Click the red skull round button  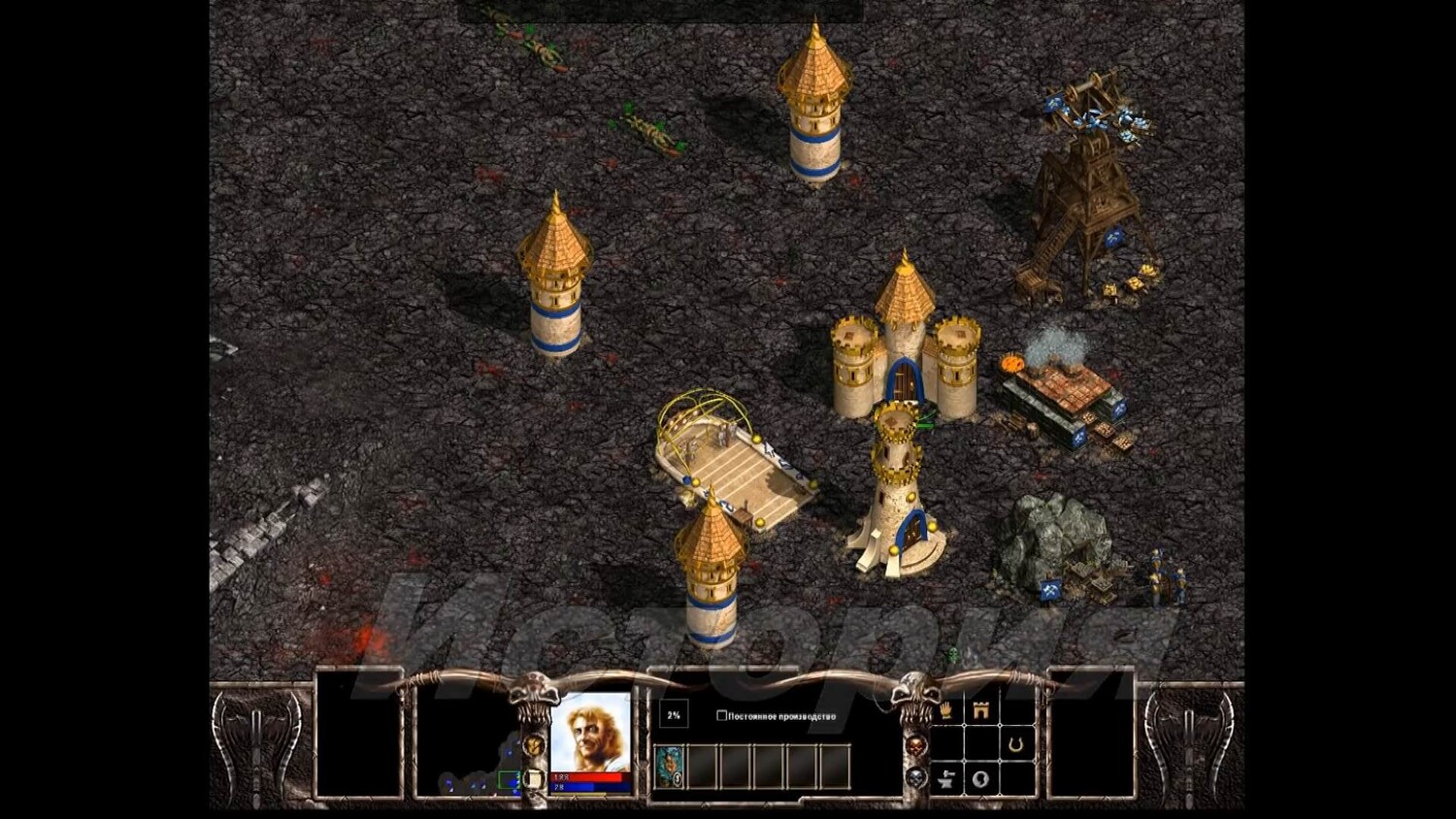[915, 745]
